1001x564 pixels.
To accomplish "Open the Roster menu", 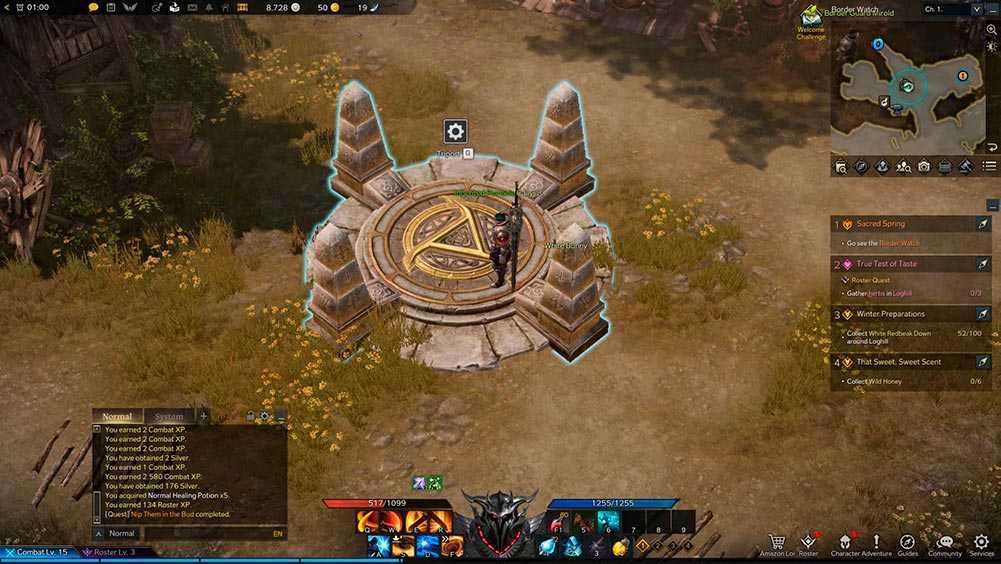I will tap(808, 541).
